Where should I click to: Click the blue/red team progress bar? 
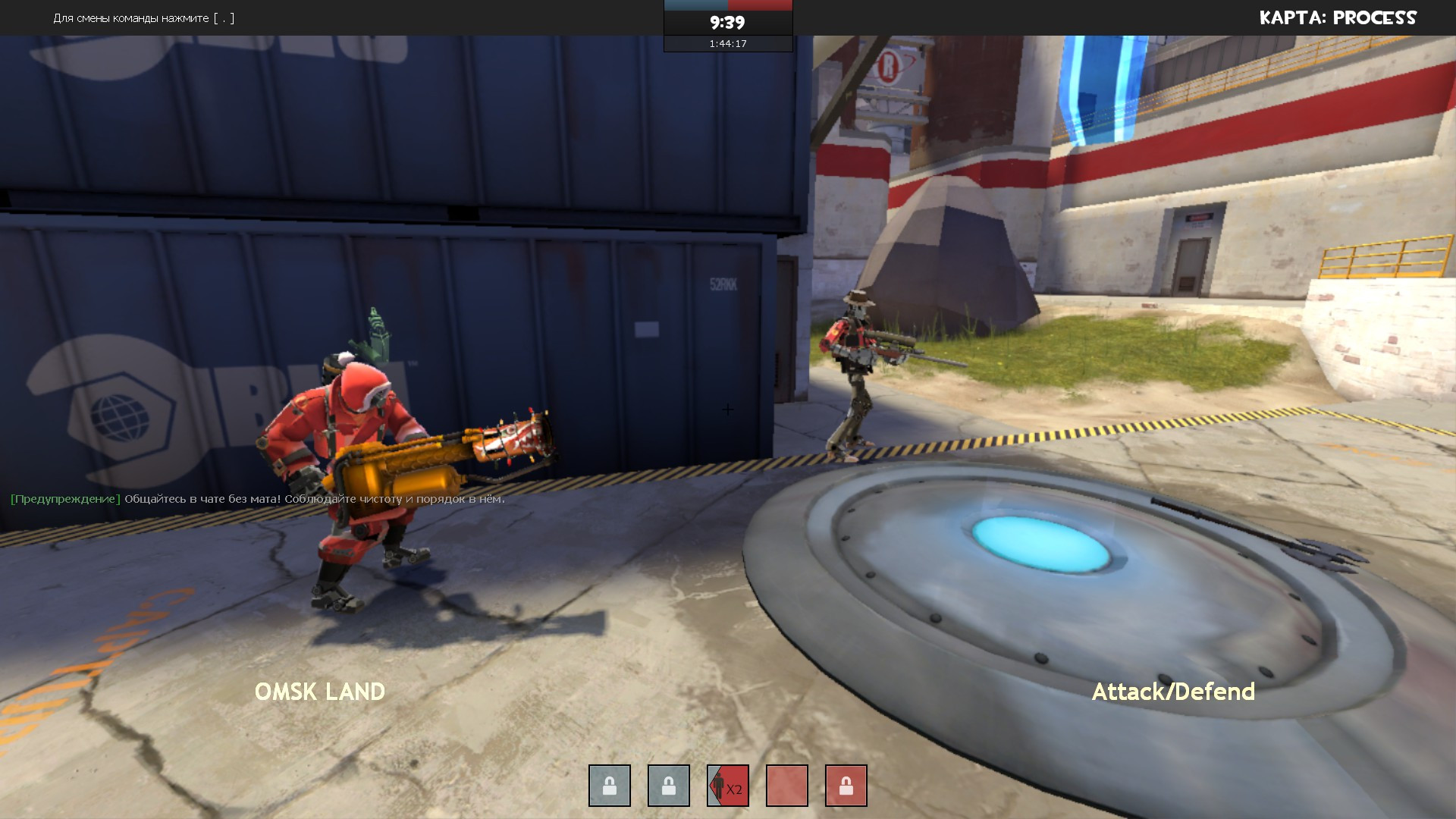(x=727, y=5)
